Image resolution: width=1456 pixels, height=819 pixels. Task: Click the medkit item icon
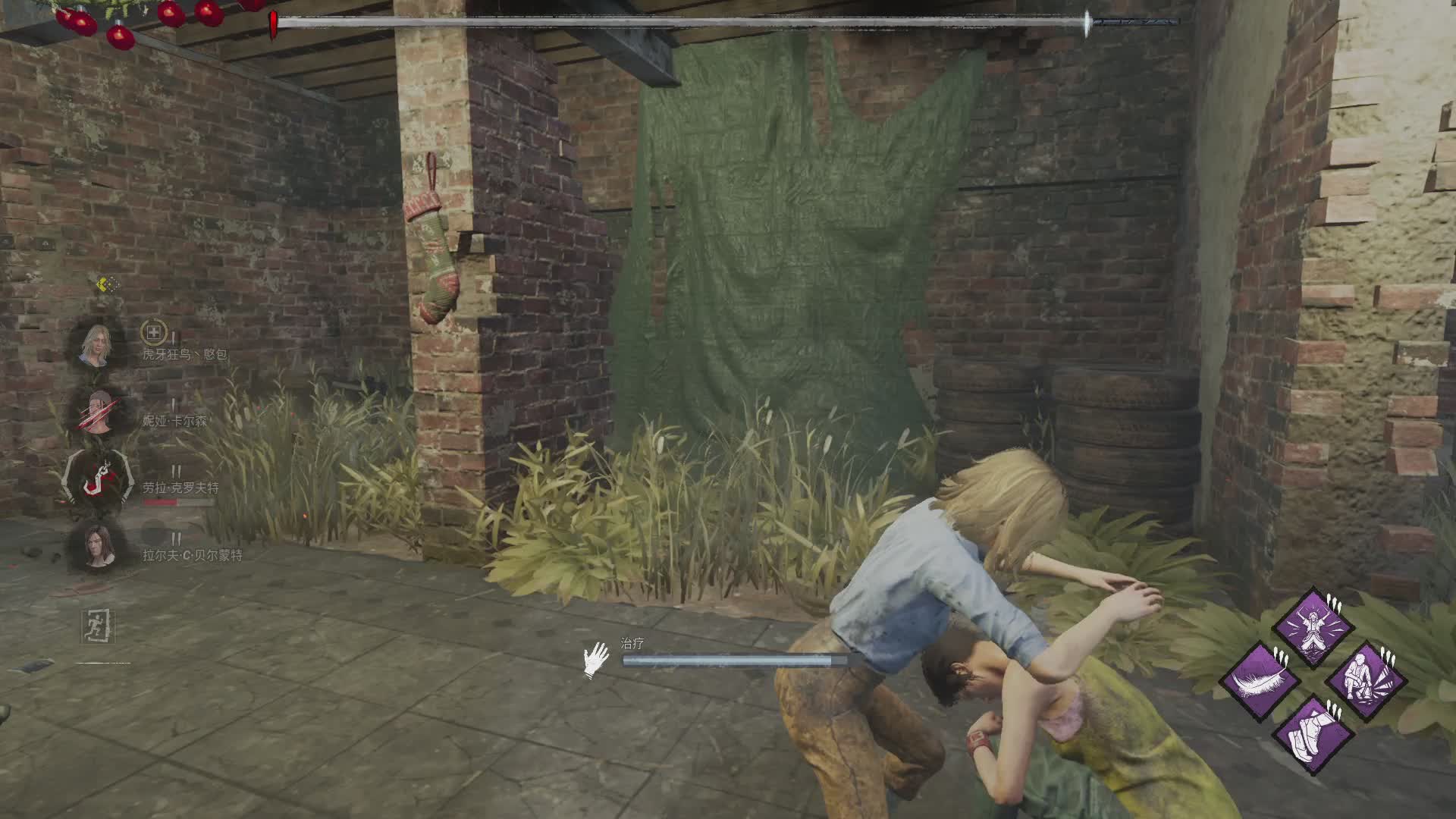[153, 331]
